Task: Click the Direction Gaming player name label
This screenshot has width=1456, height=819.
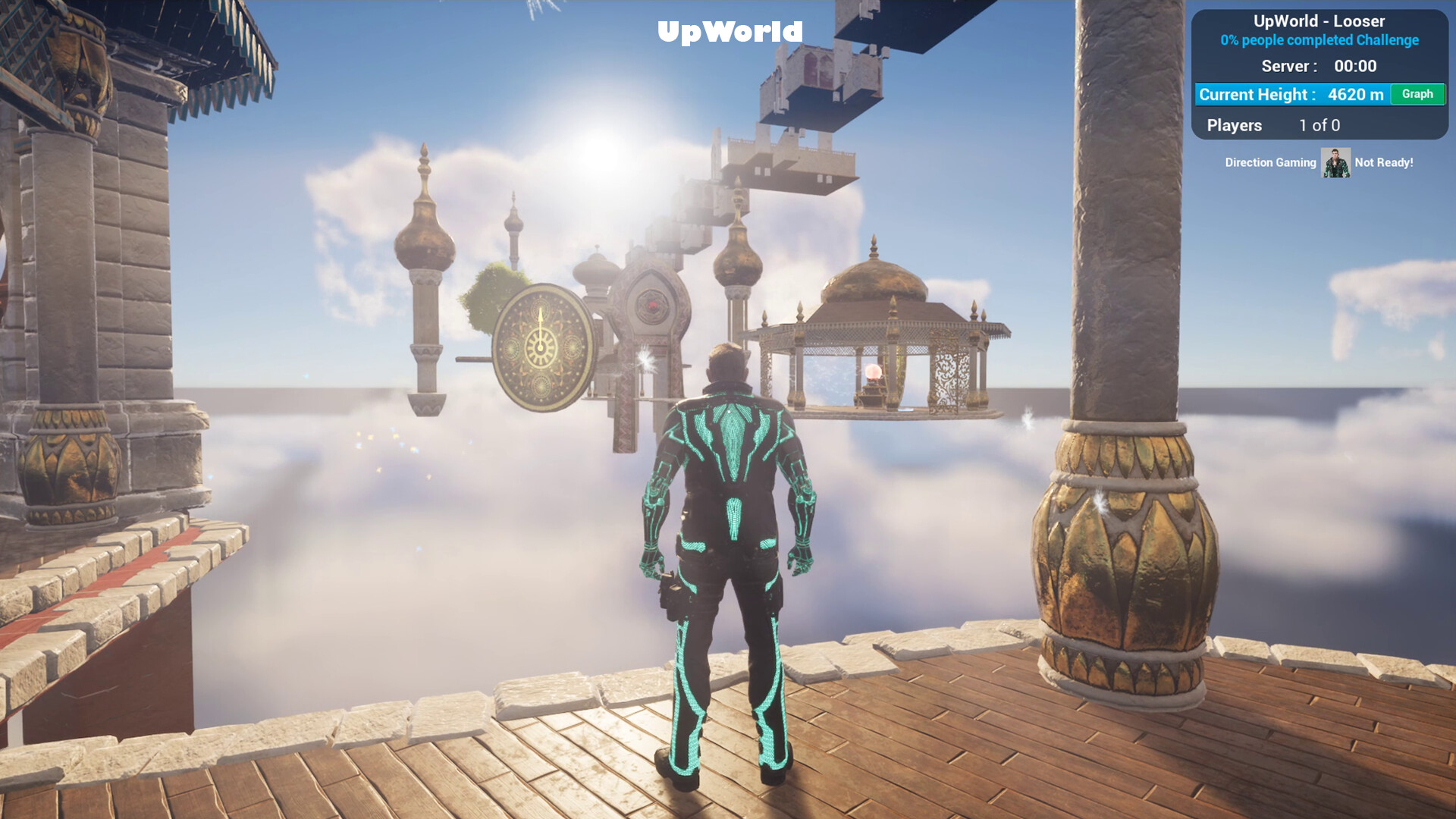Action: (x=1270, y=162)
